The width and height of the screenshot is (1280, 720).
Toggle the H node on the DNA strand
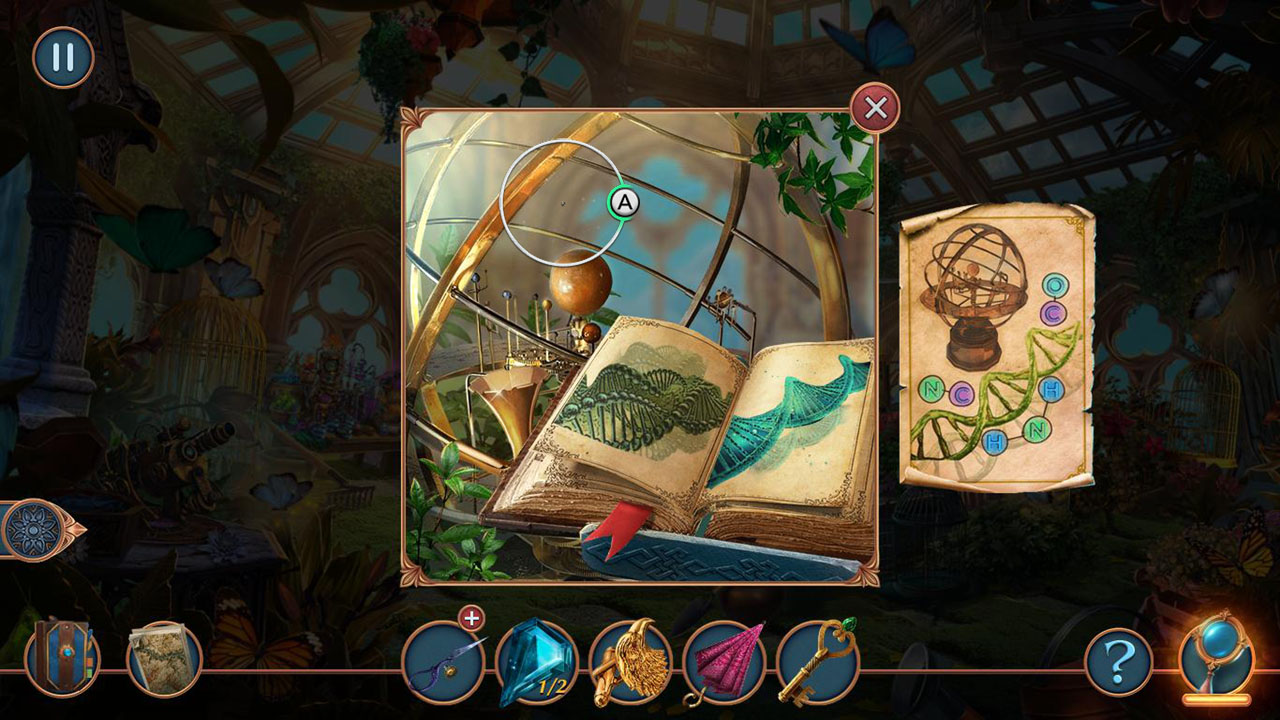click(x=1053, y=390)
